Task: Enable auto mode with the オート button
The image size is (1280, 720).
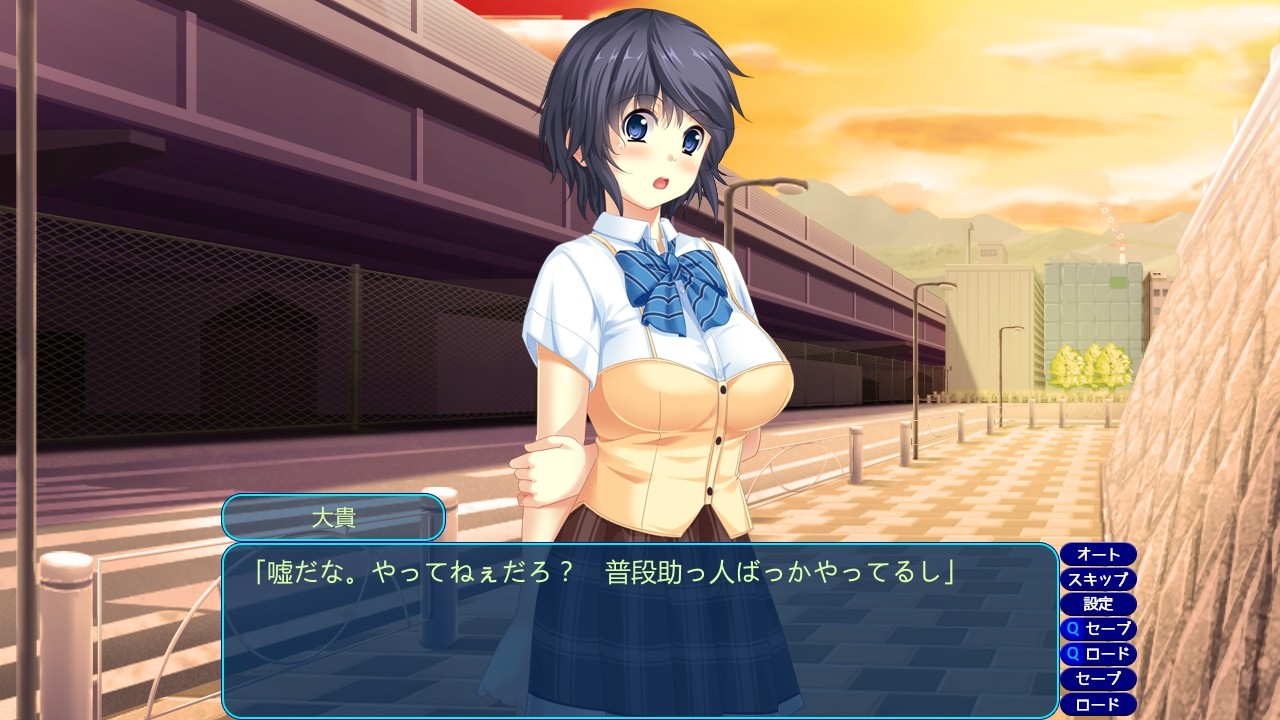Action: coord(1098,554)
